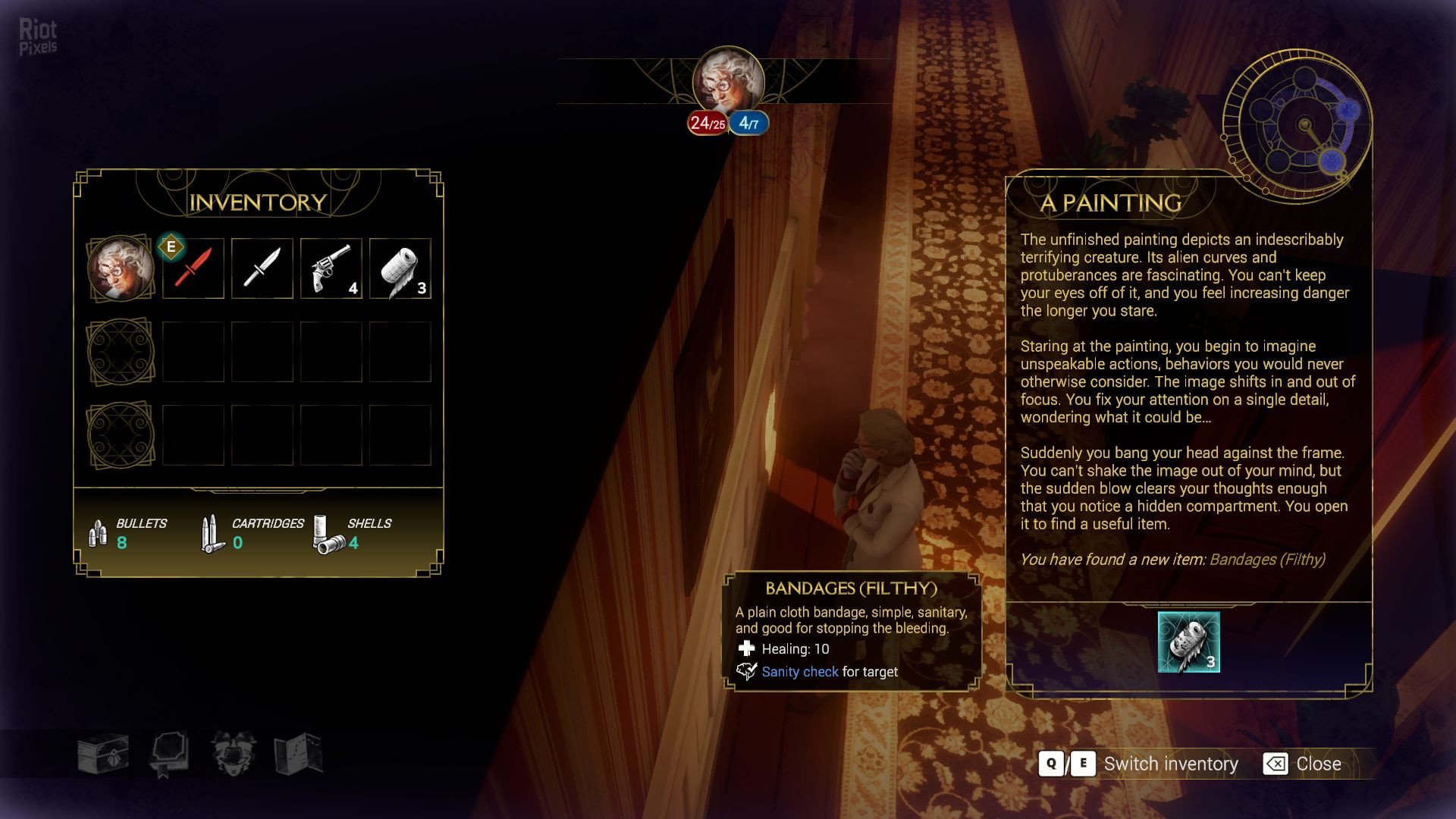Open the chest icon in bottom bar
The height and width of the screenshot is (819, 1456).
click(x=103, y=753)
